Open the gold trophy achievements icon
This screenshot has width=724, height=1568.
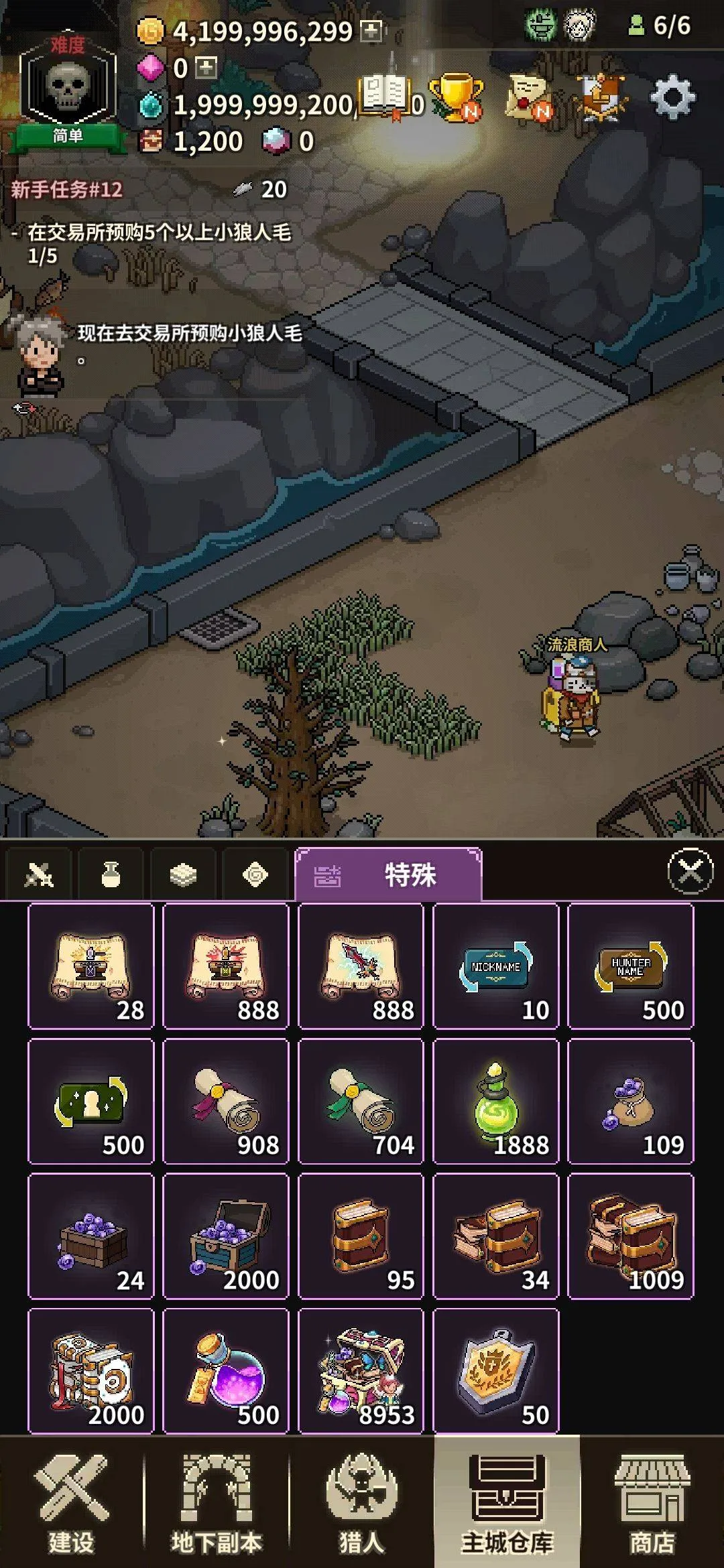pos(457,99)
